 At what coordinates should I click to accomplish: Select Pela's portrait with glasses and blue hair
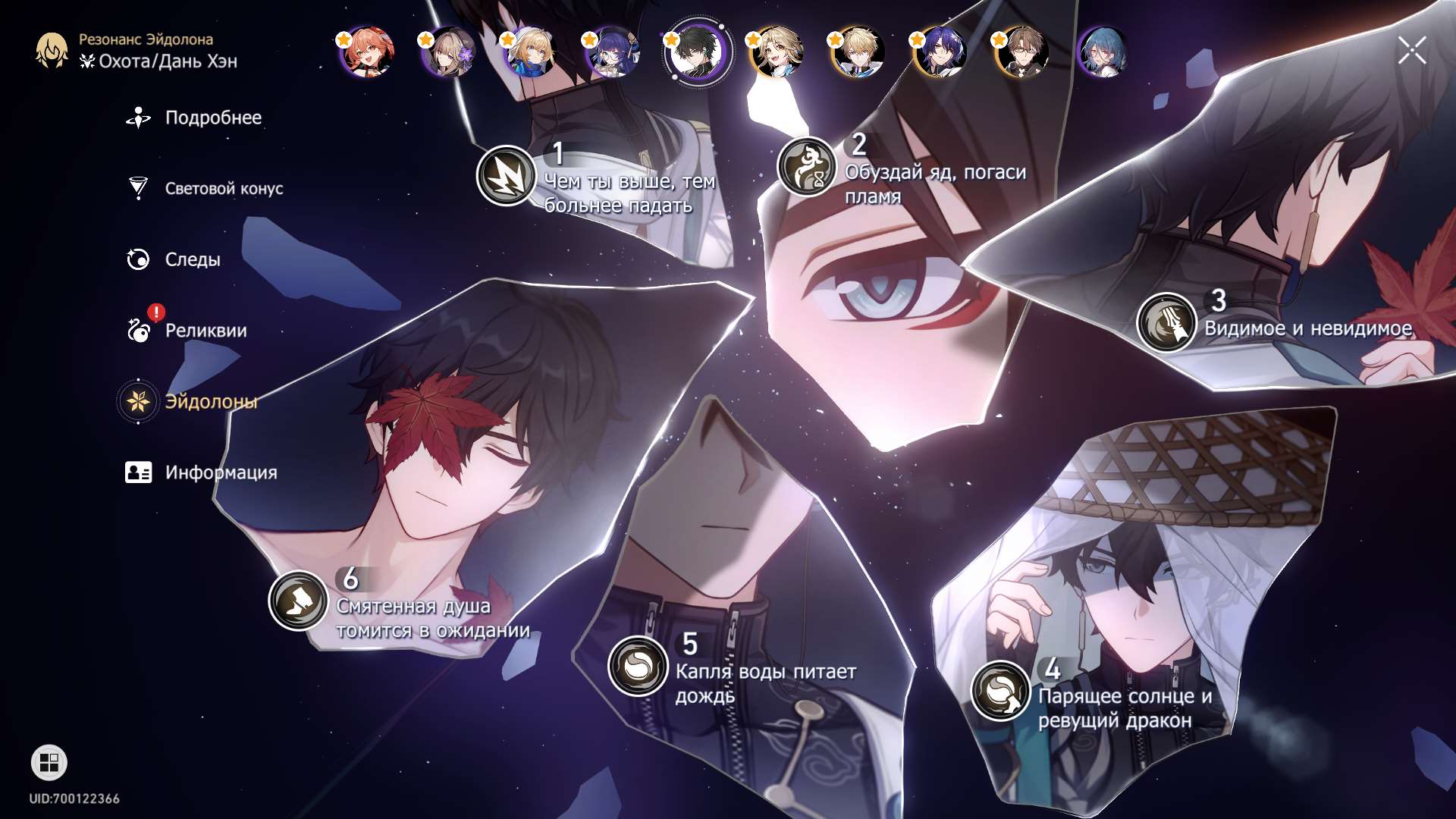click(x=613, y=52)
